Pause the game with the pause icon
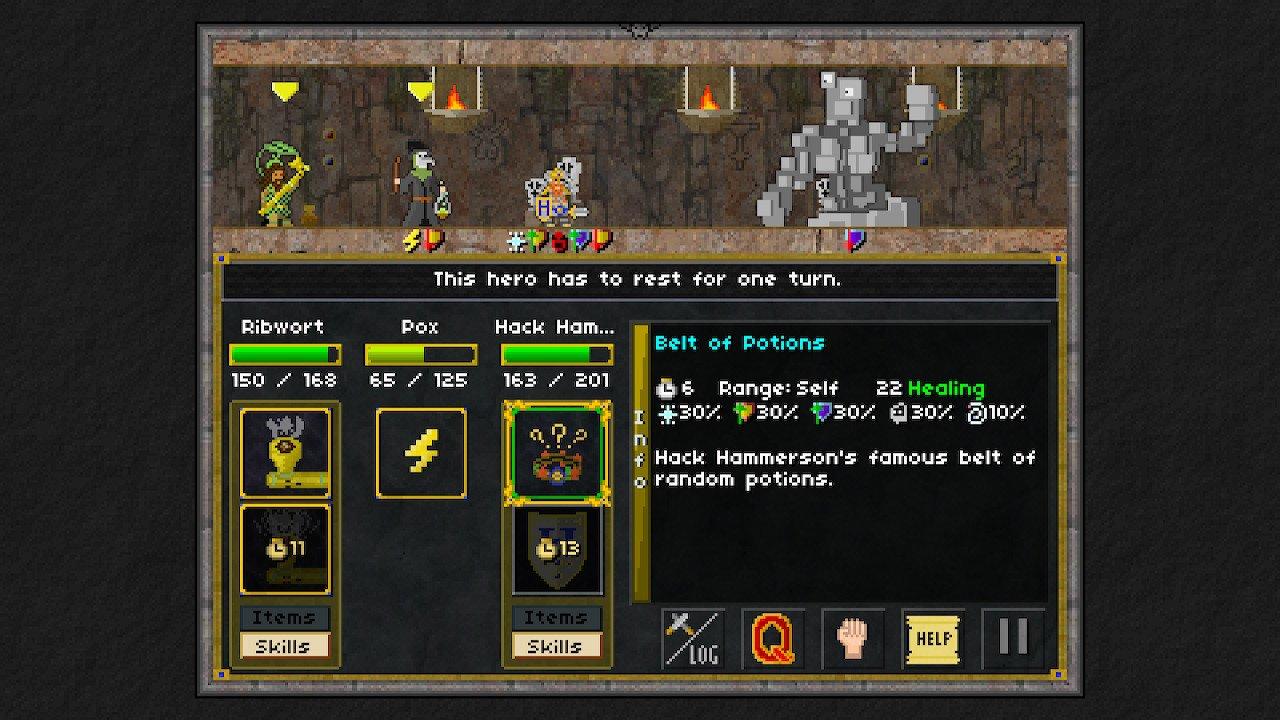 pyautogui.click(x=1013, y=637)
